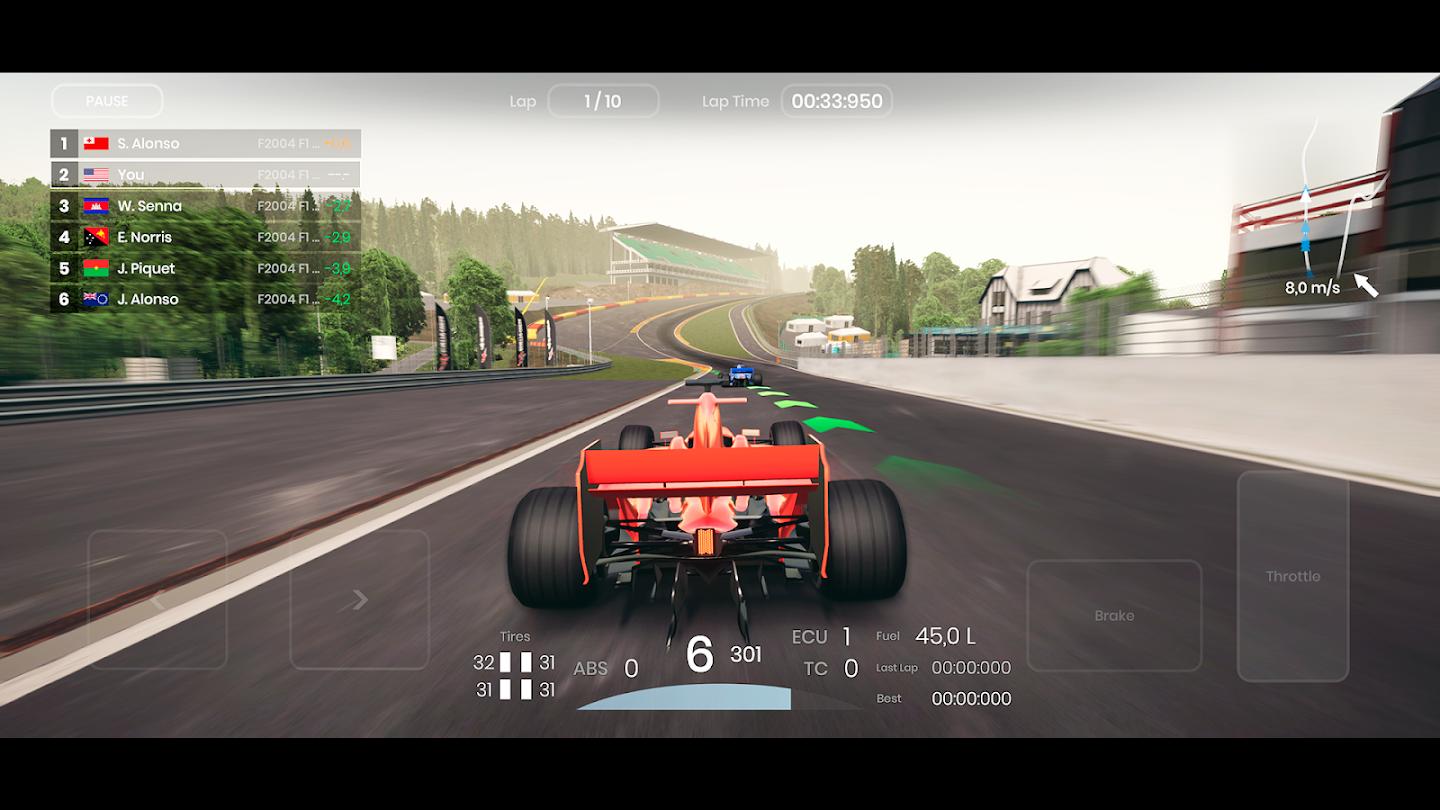Choose E. Norris in the standings
1440x810 pixels.
[205, 237]
